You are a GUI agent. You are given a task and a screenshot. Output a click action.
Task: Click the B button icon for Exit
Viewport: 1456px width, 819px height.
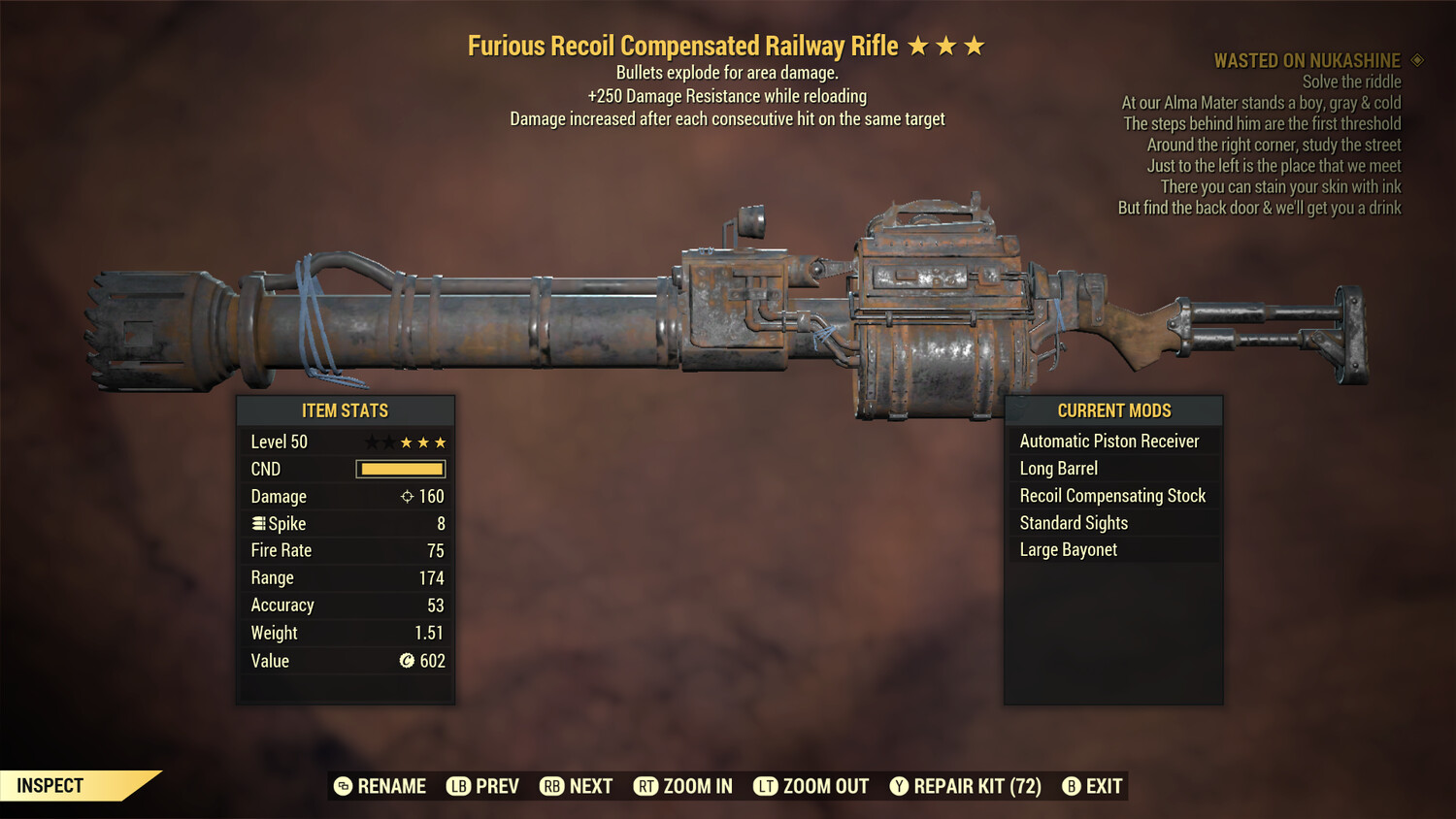click(1072, 786)
